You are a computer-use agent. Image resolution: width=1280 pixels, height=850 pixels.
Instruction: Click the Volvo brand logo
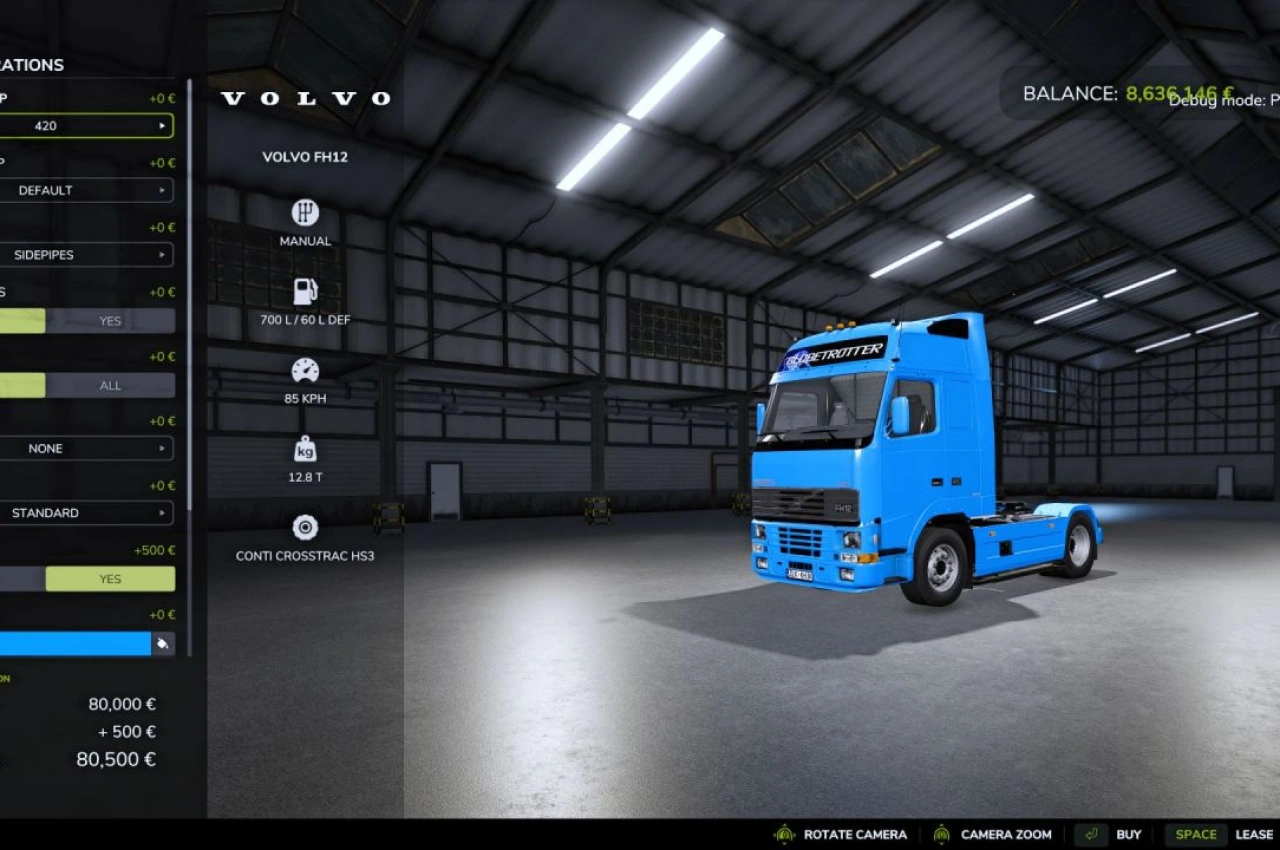point(305,97)
